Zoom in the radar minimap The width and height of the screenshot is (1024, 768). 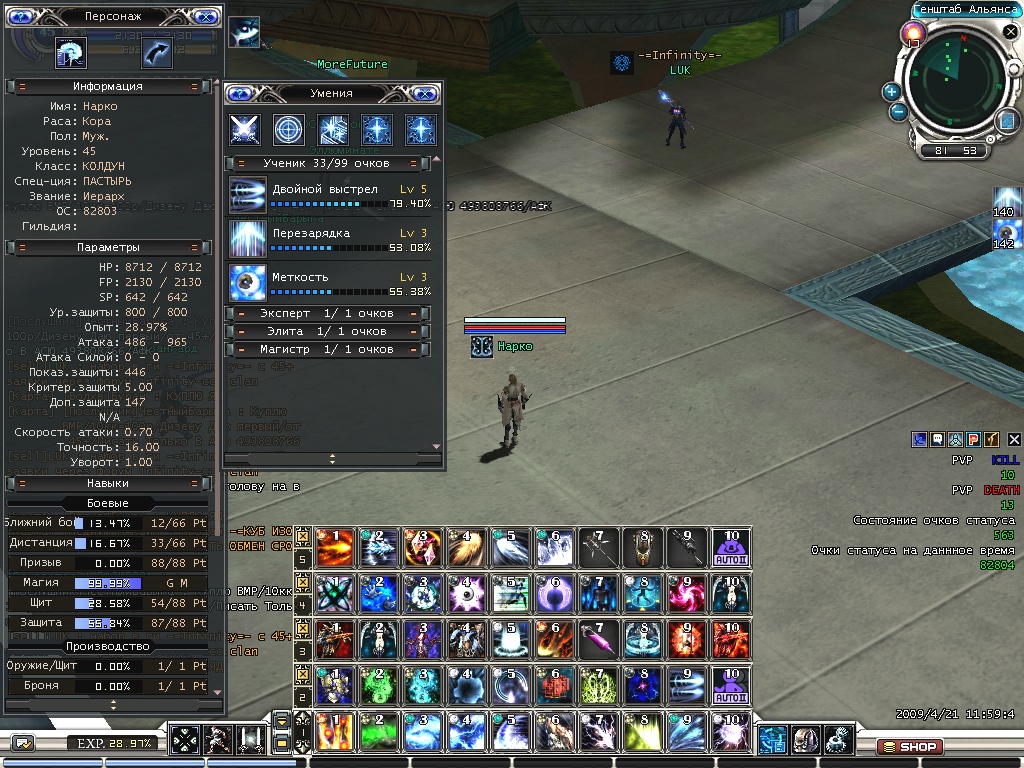pos(892,92)
